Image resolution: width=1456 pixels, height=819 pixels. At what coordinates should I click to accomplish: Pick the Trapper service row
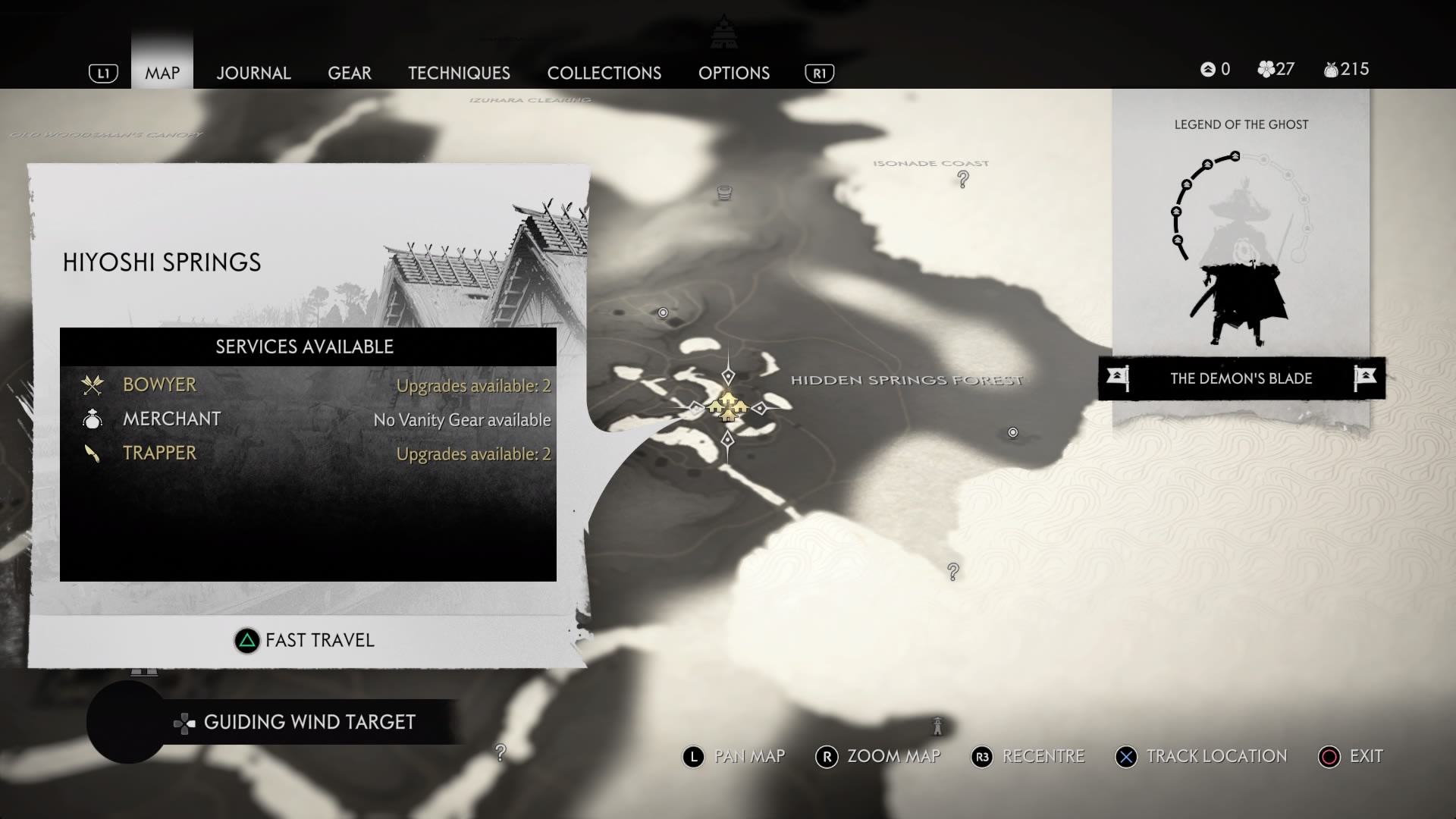pos(308,453)
